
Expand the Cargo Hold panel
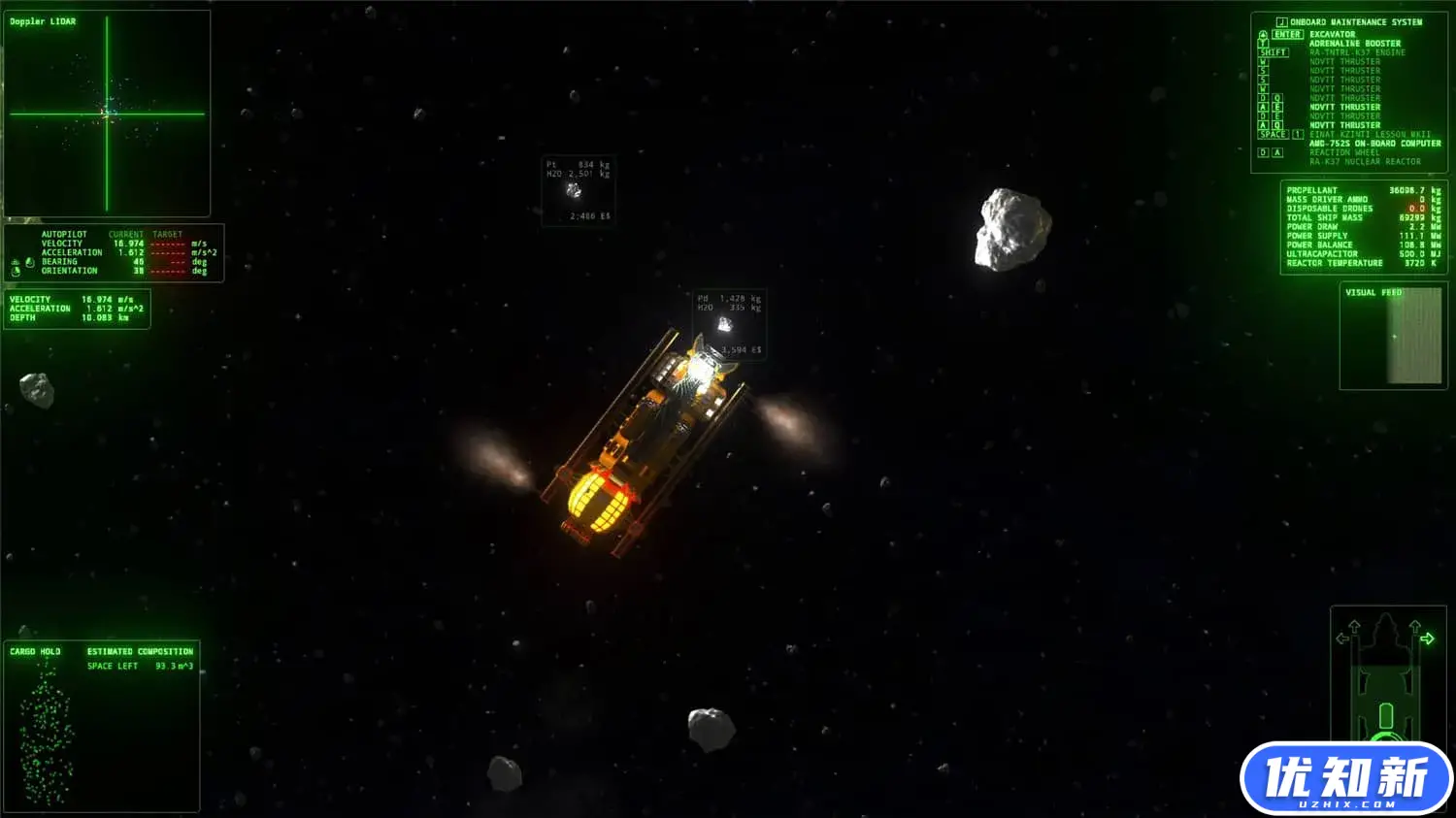click(x=34, y=651)
